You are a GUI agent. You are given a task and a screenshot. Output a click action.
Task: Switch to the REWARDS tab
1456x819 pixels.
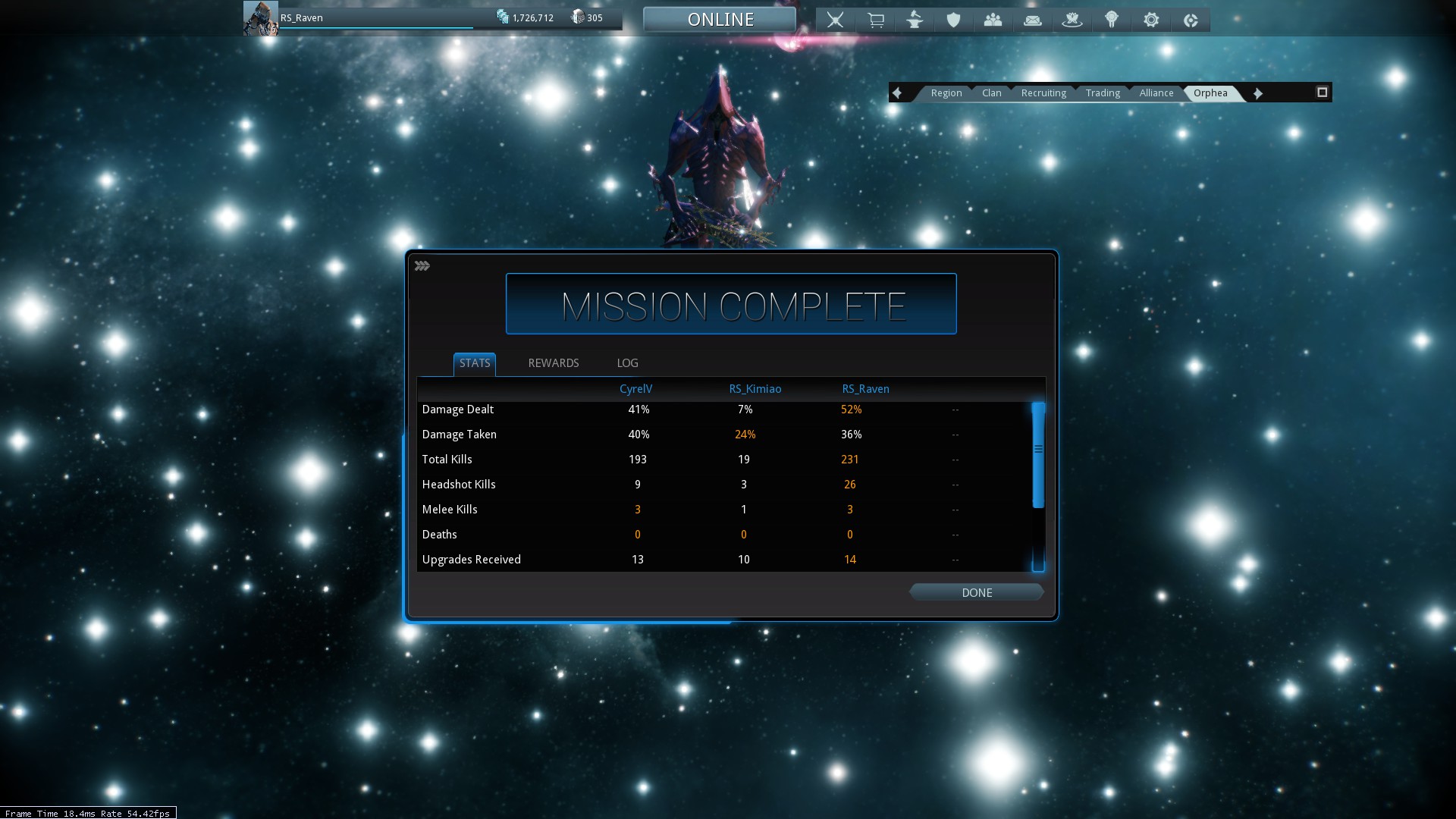[553, 363]
